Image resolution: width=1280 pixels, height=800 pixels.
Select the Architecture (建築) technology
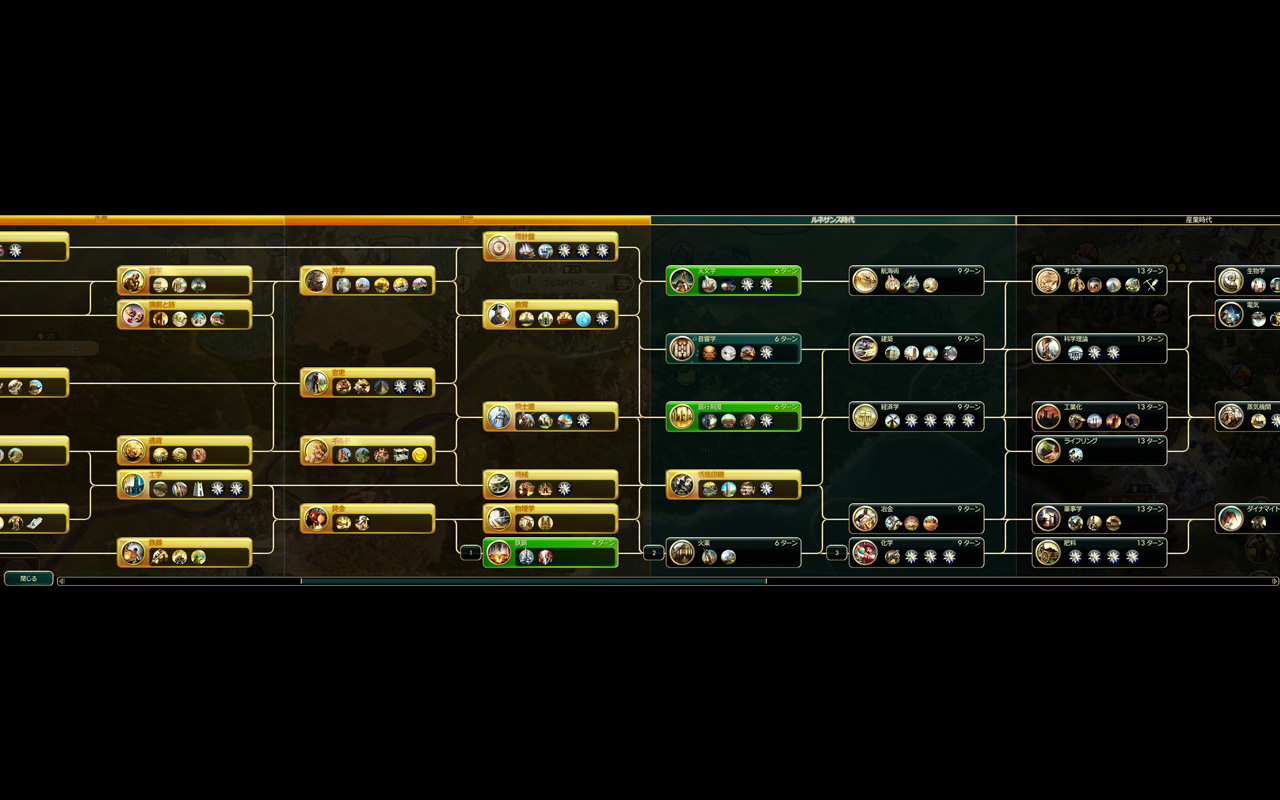[x=917, y=349]
